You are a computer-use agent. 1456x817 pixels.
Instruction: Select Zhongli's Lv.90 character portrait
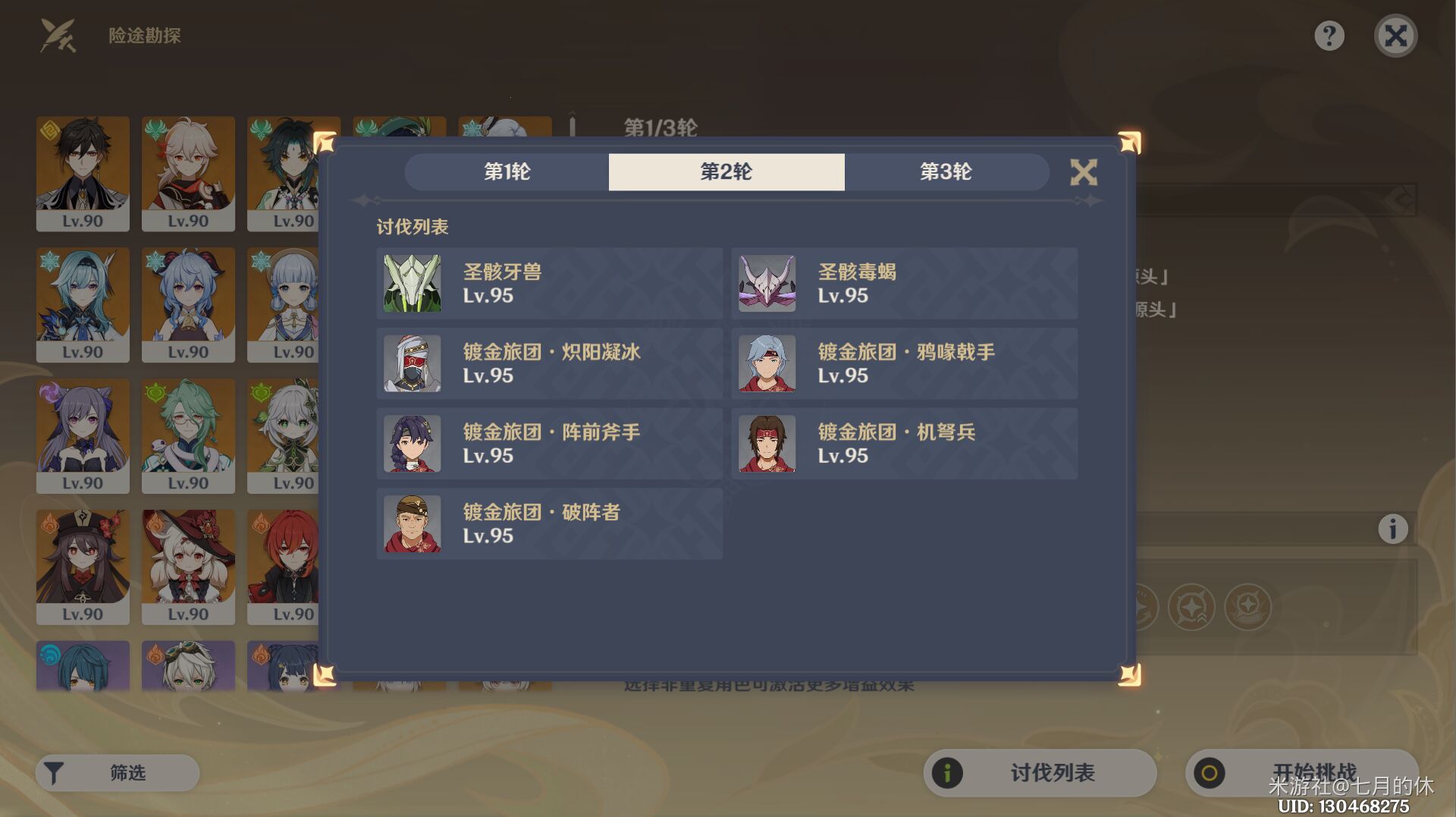tap(82, 173)
